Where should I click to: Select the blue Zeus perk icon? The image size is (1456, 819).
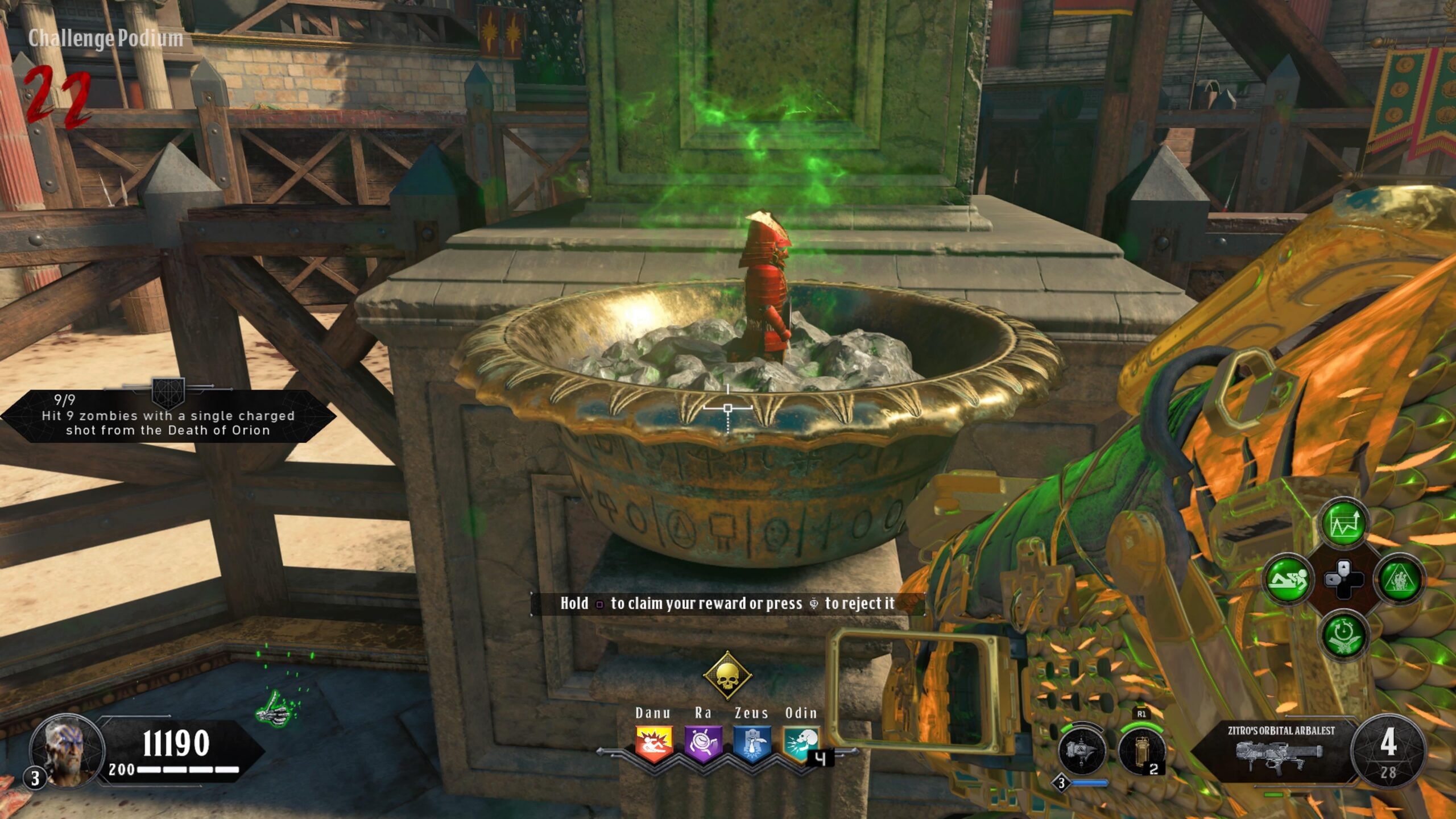[x=752, y=744]
